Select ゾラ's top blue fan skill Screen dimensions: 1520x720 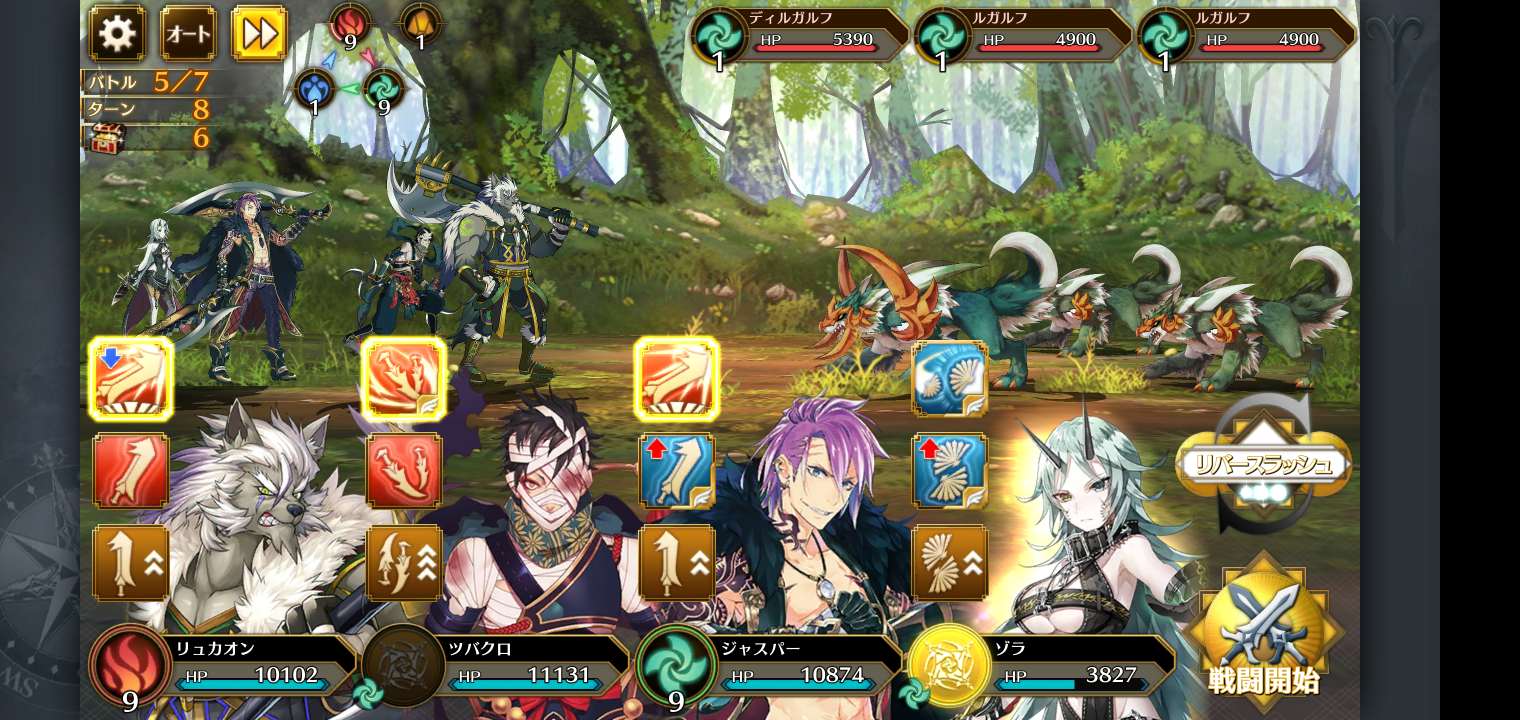950,379
